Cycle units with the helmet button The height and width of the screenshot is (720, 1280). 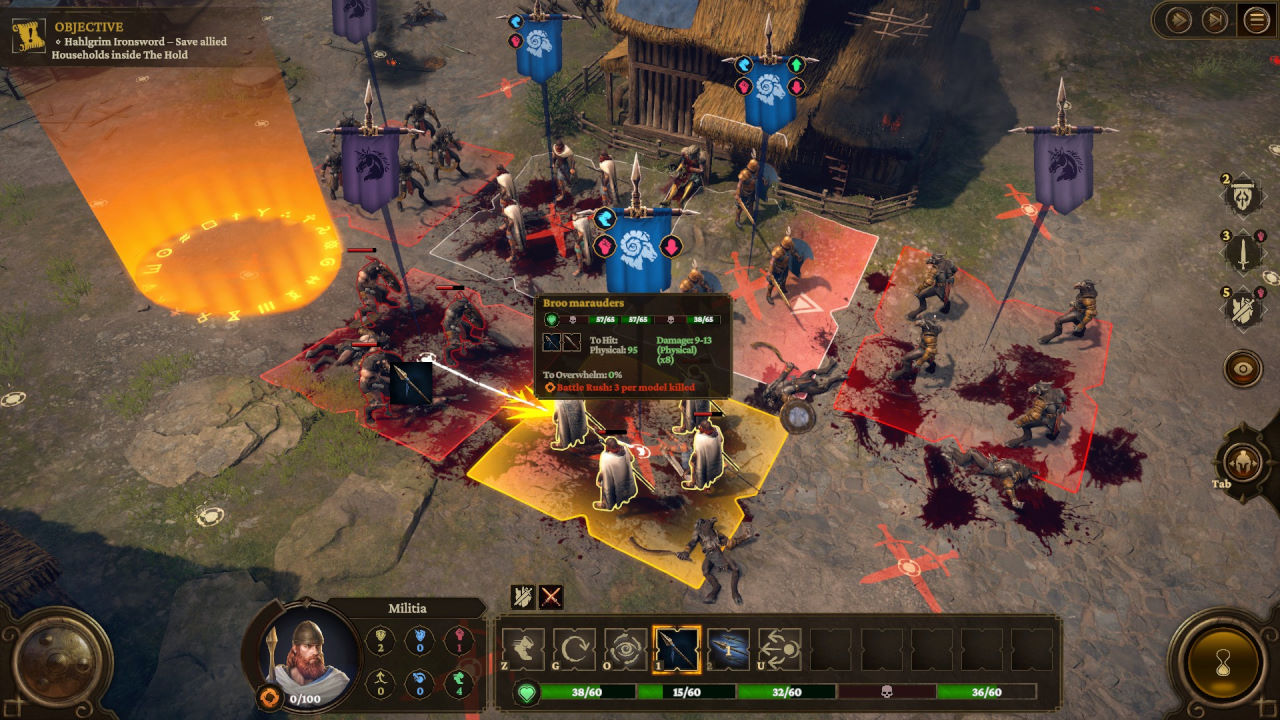click(x=1241, y=462)
